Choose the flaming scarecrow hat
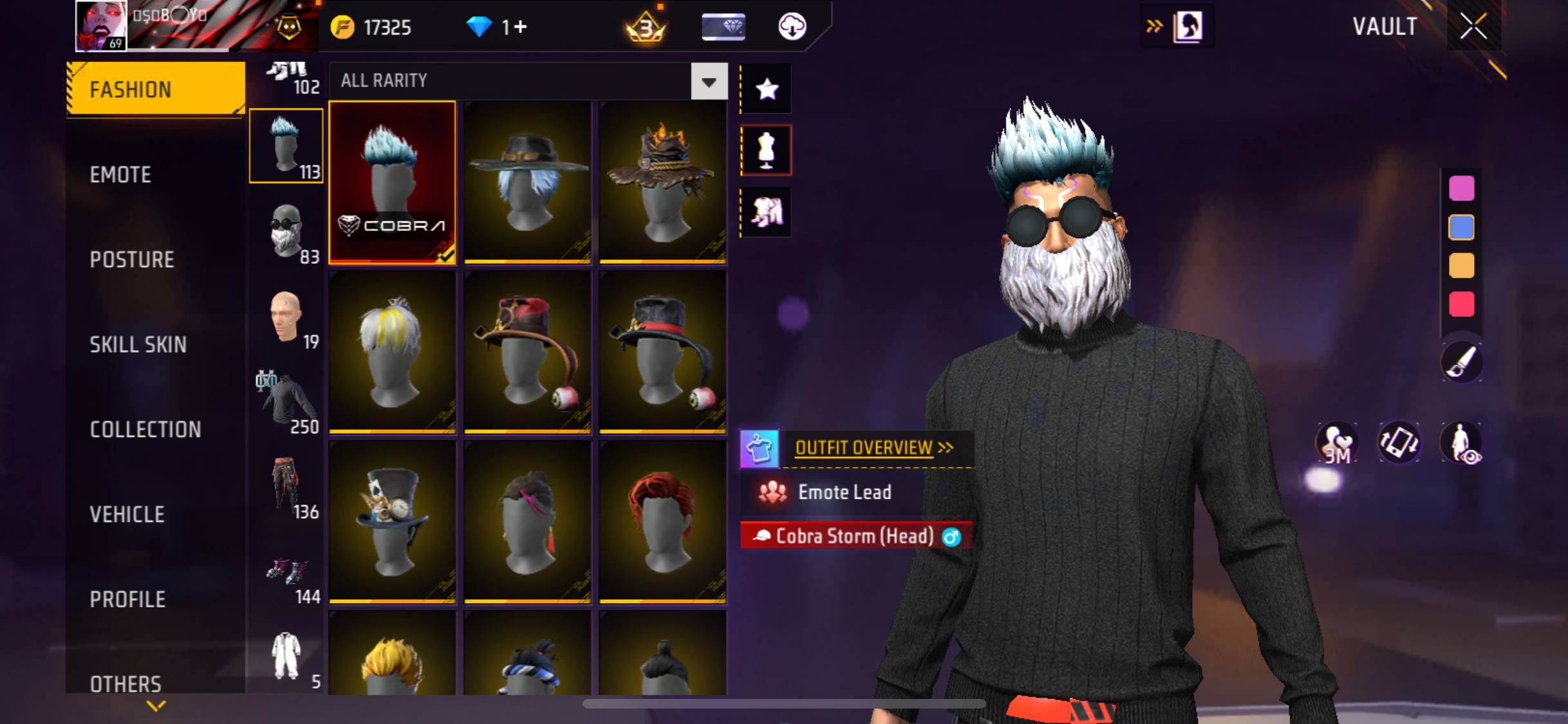Image resolution: width=1568 pixels, height=724 pixels. coord(662,182)
